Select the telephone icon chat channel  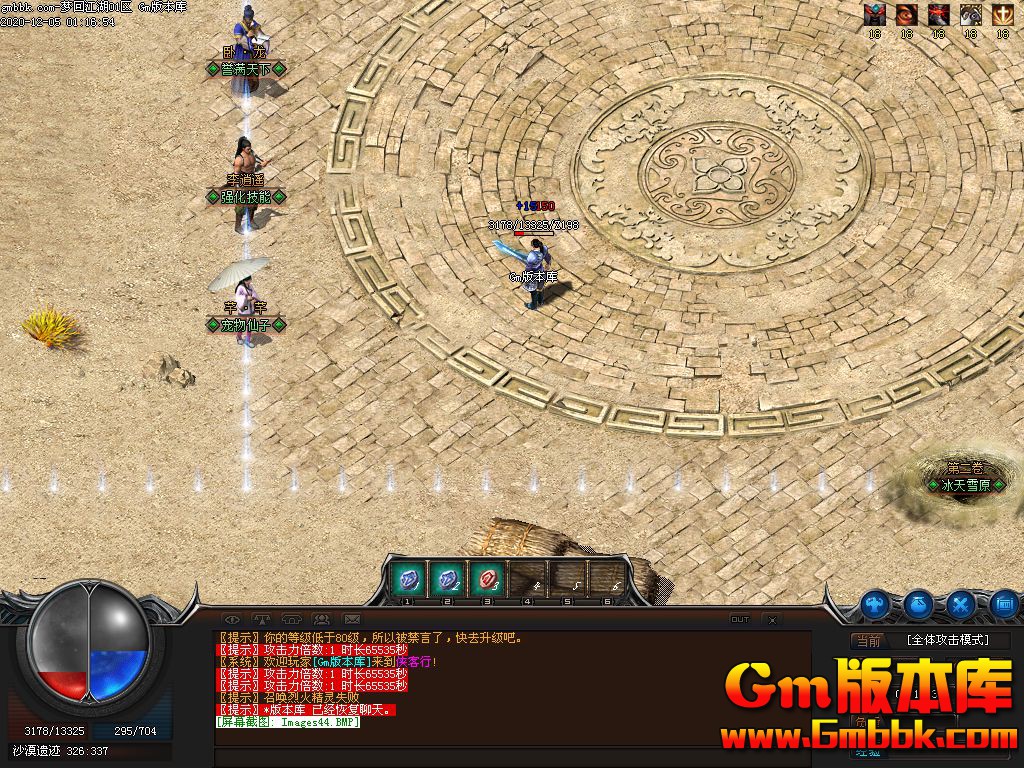(292, 619)
